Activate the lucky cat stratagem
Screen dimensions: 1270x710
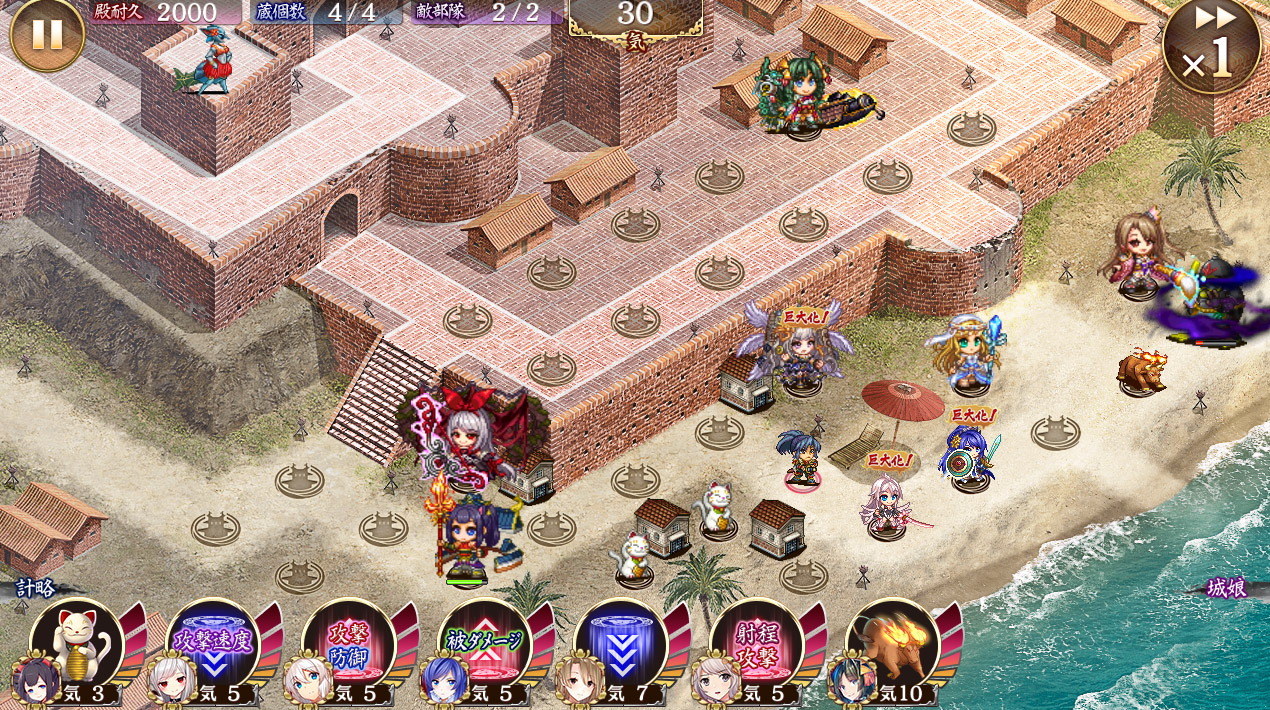pyautogui.click(x=78, y=645)
